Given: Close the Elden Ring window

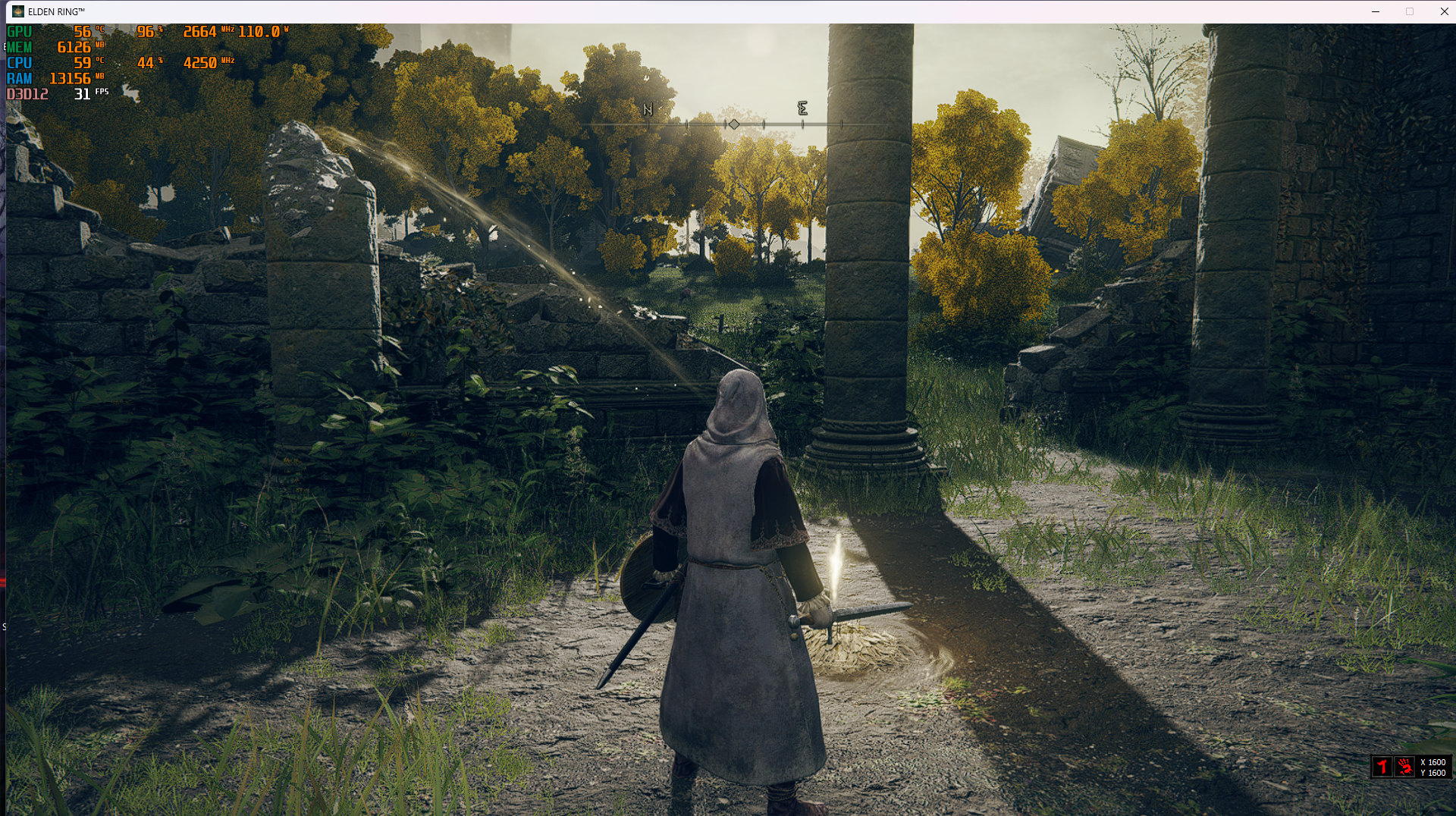Looking at the screenshot, I should (1443, 11).
